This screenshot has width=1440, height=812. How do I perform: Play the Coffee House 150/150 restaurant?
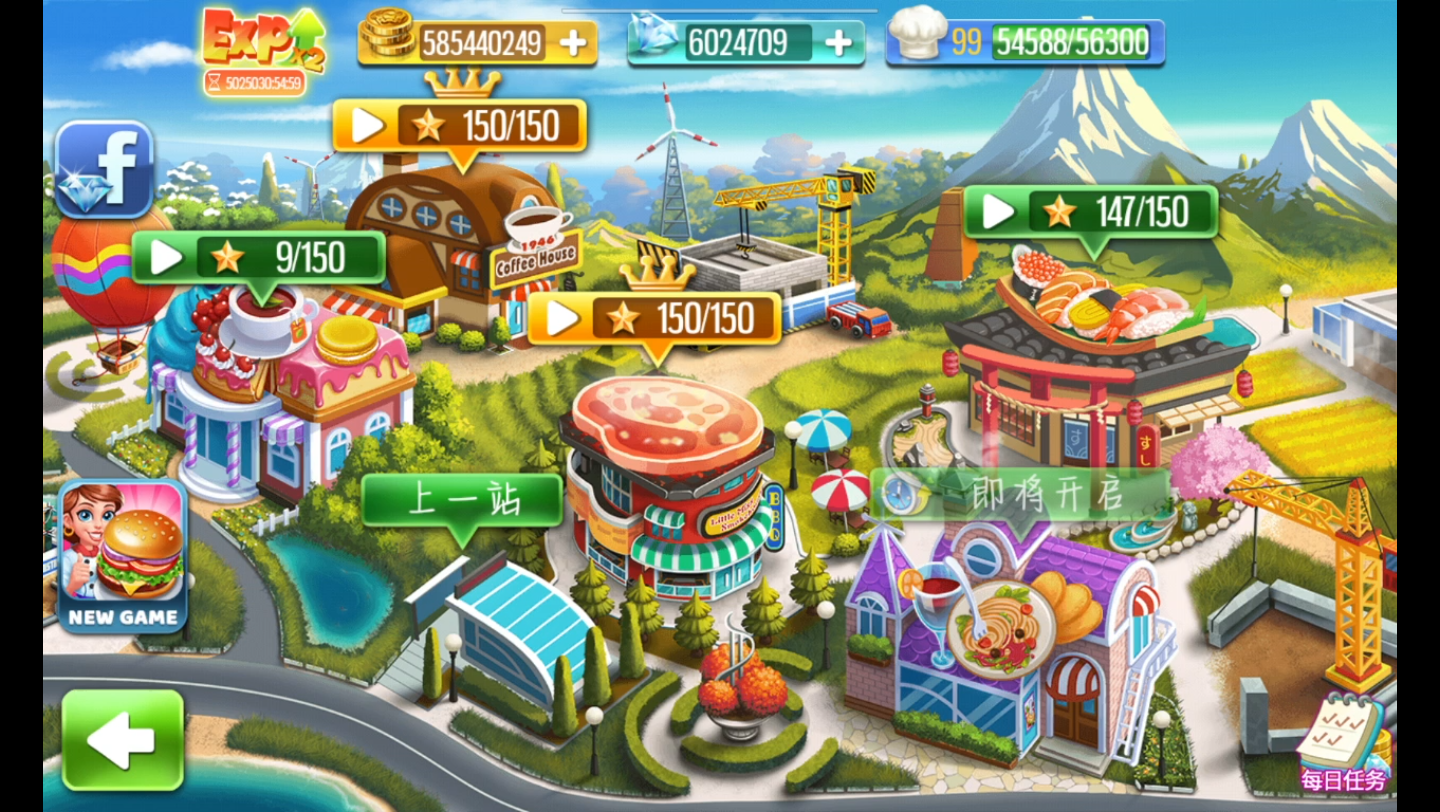coord(460,126)
